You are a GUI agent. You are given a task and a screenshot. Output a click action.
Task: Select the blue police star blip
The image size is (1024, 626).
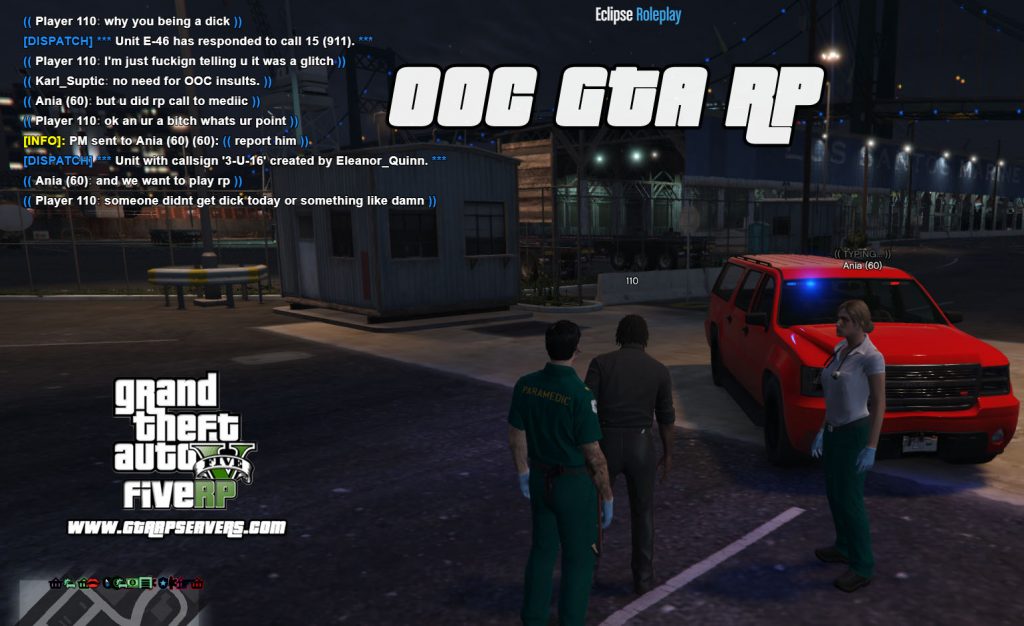coord(162,582)
